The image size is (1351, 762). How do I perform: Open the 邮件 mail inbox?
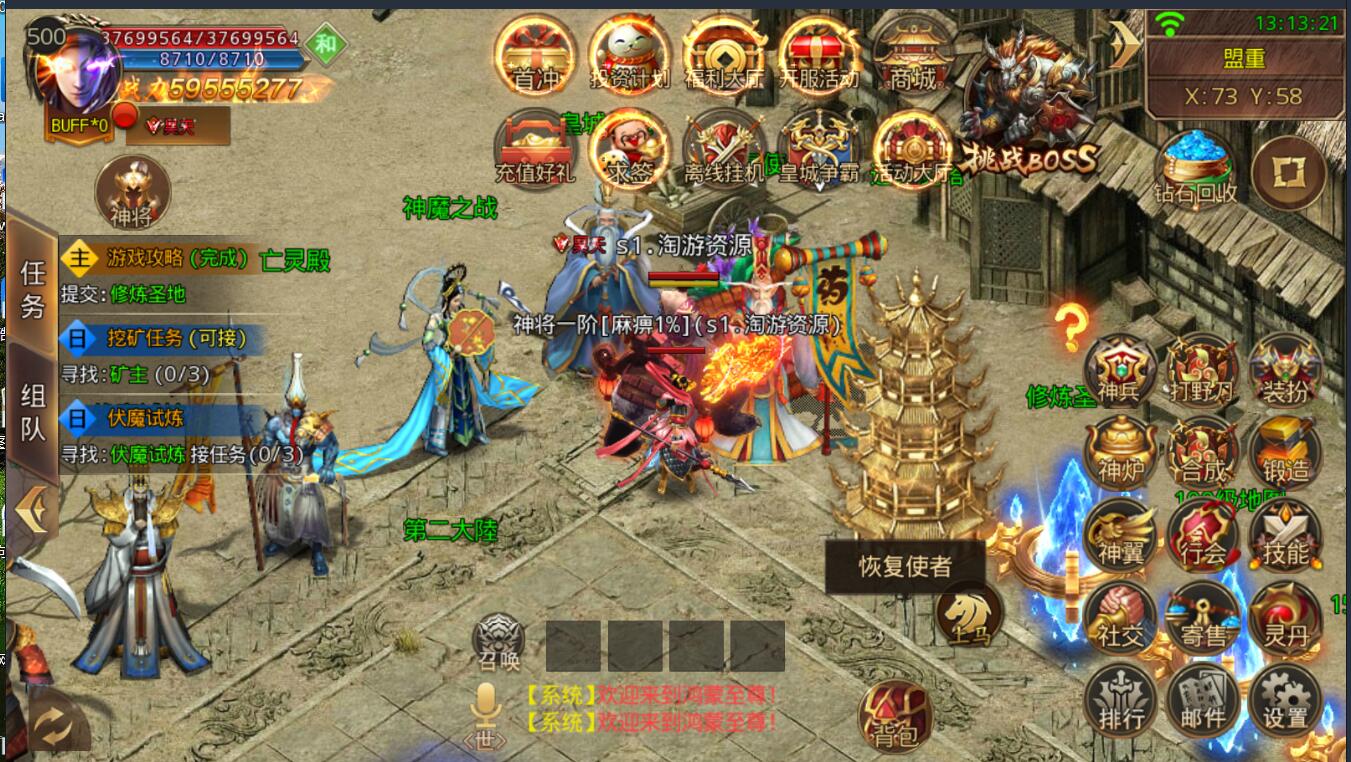(1202, 700)
